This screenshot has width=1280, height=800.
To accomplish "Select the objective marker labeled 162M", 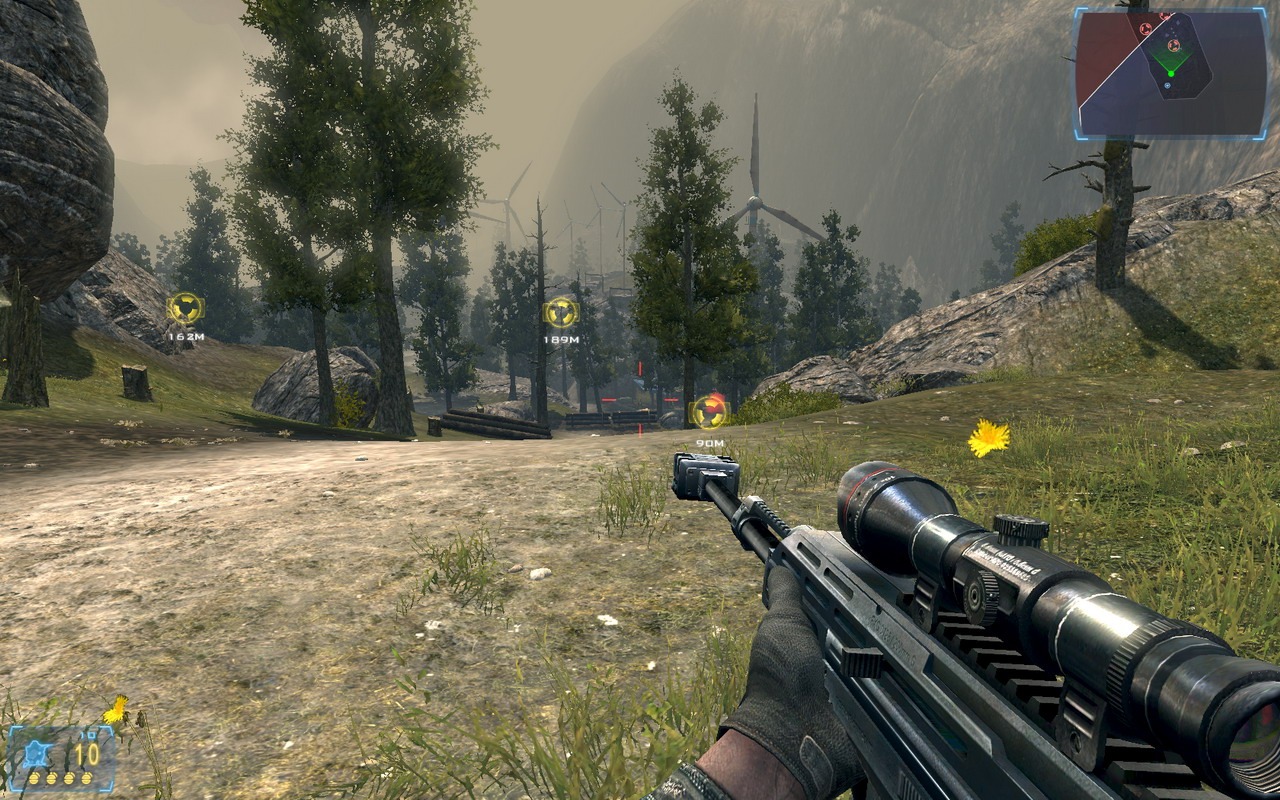I will (185, 308).
